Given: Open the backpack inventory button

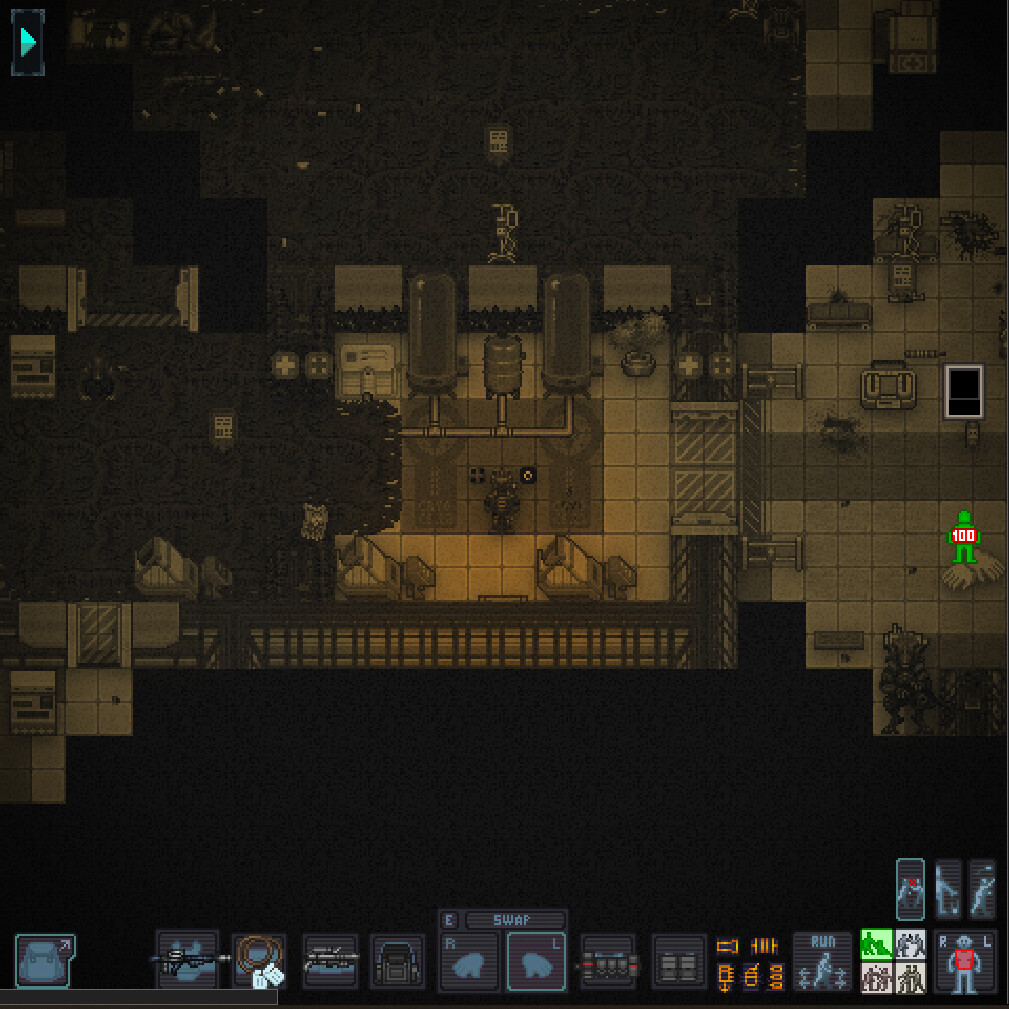Looking at the screenshot, I should coord(45,961).
